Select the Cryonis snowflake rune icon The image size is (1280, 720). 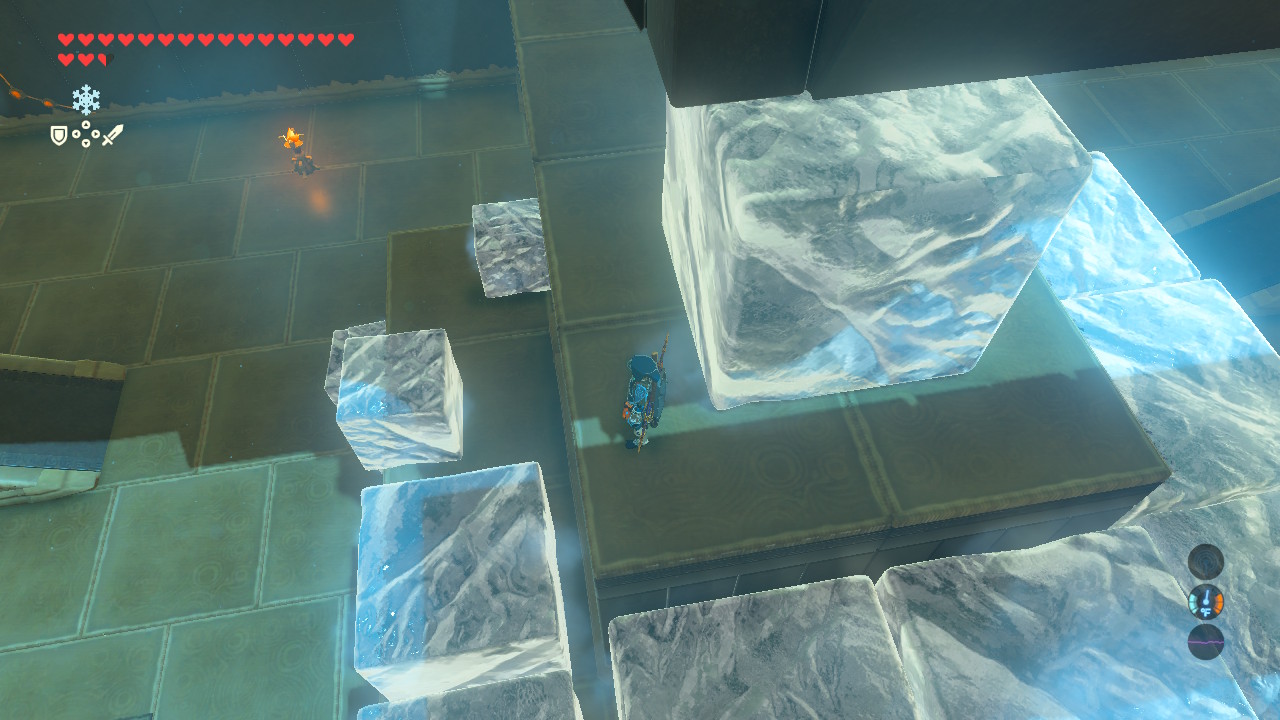[x=86, y=99]
